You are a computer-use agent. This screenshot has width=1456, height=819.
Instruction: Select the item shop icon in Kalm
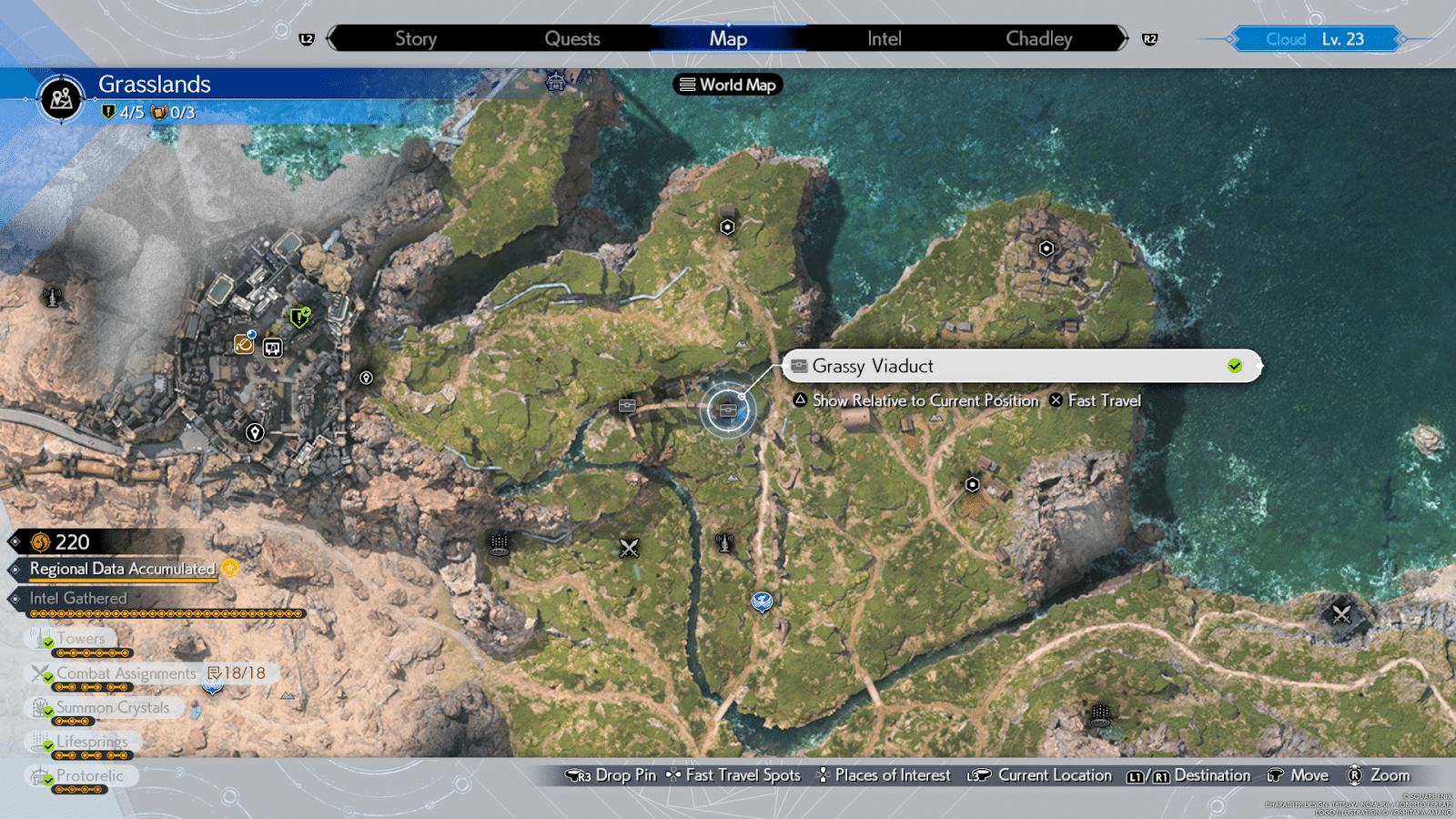pyautogui.click(x=244, y=346)
